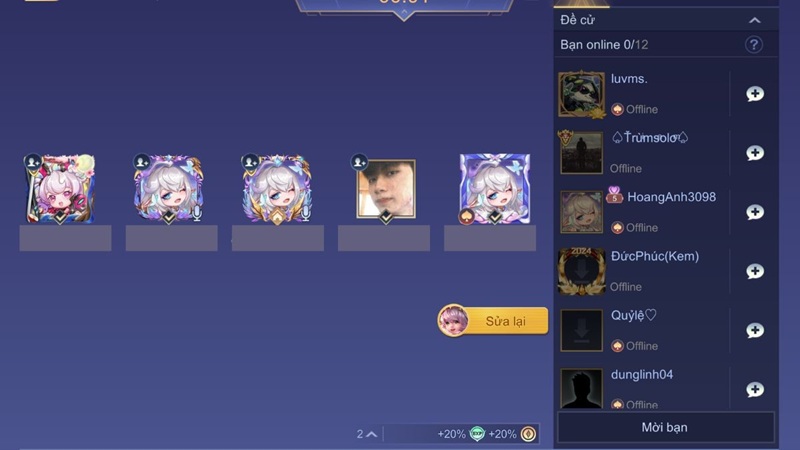This screenshot has height=450, width=800.
Task: Tap the green gem +20% bonus icon
Action: 477,434
